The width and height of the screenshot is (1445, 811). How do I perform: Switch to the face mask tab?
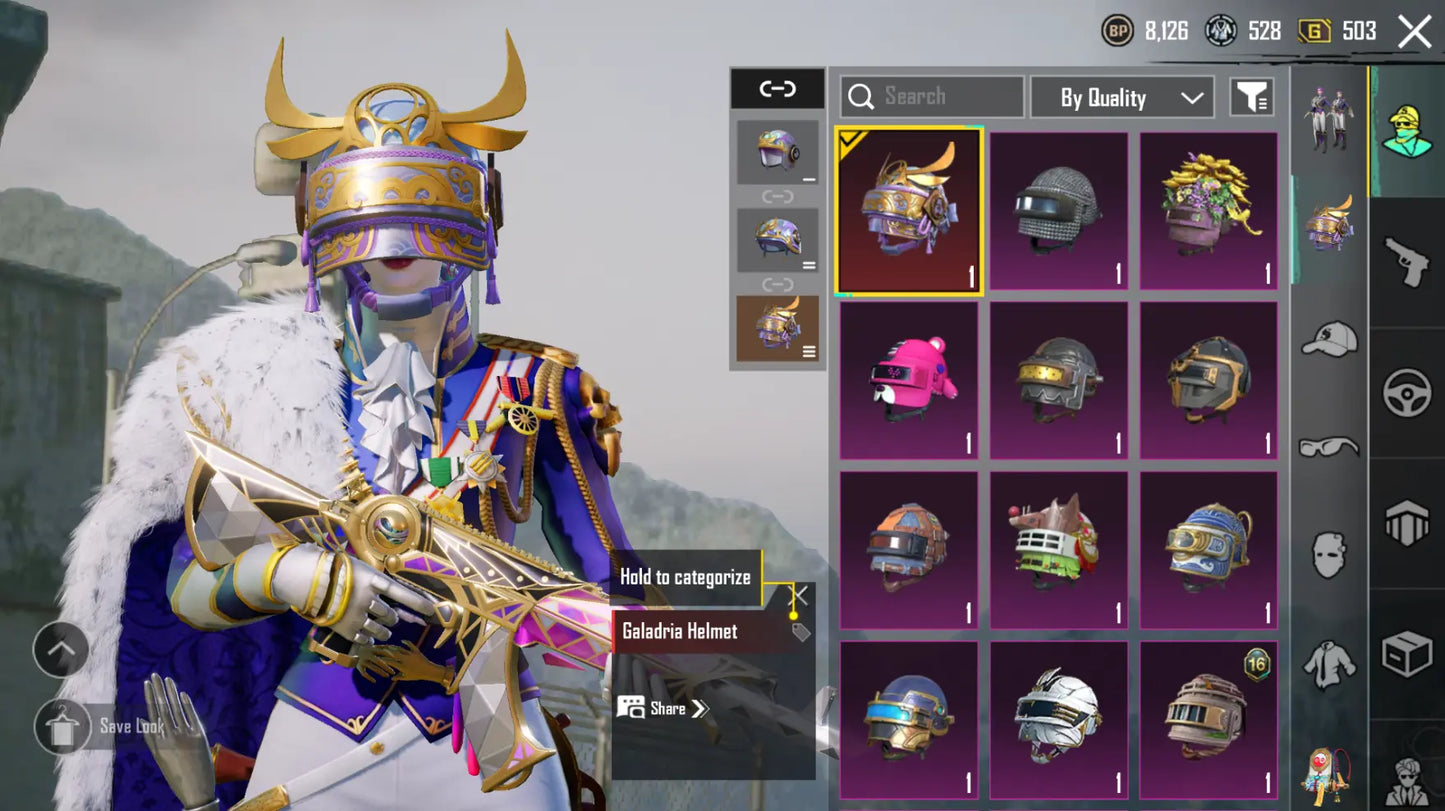[1329, 555]
